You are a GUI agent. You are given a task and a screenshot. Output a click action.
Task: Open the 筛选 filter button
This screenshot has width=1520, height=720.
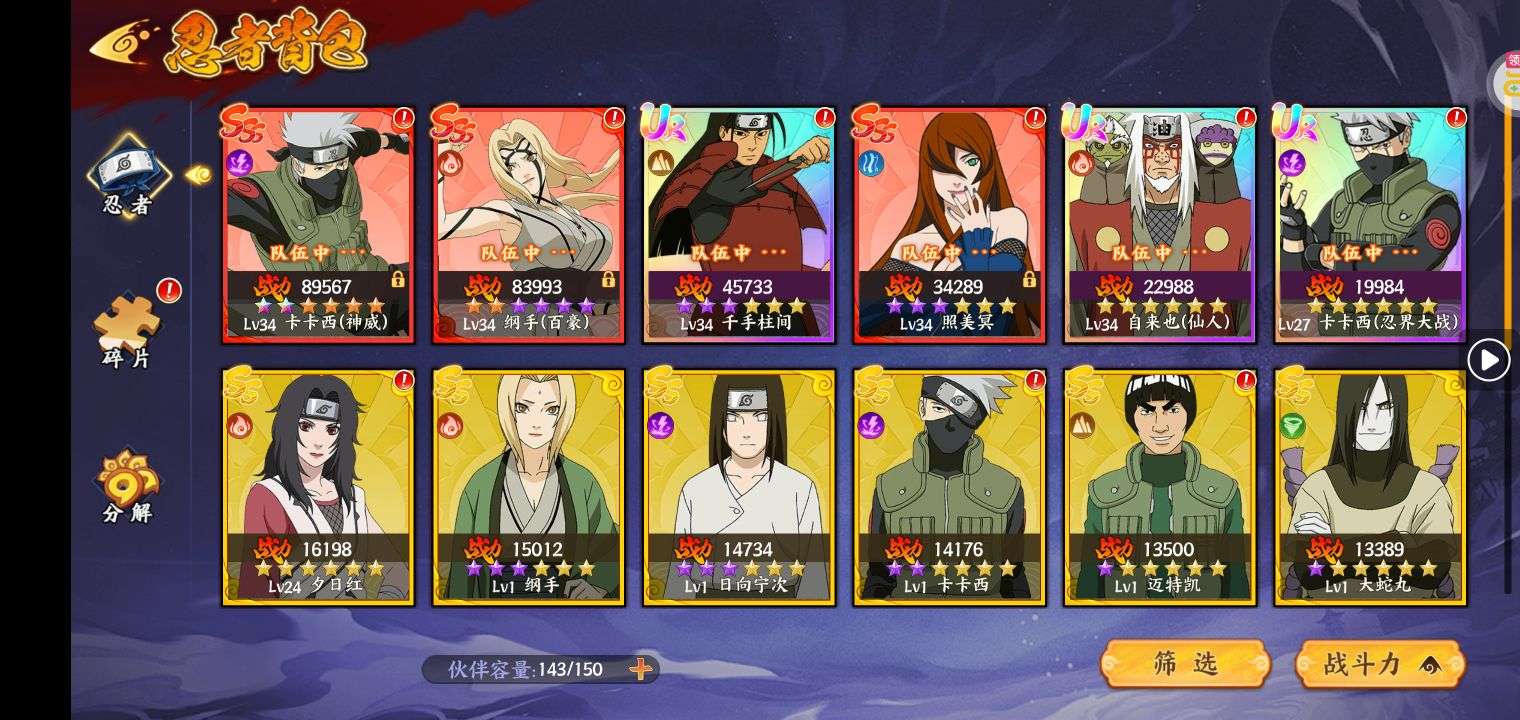pos(1185,664)
